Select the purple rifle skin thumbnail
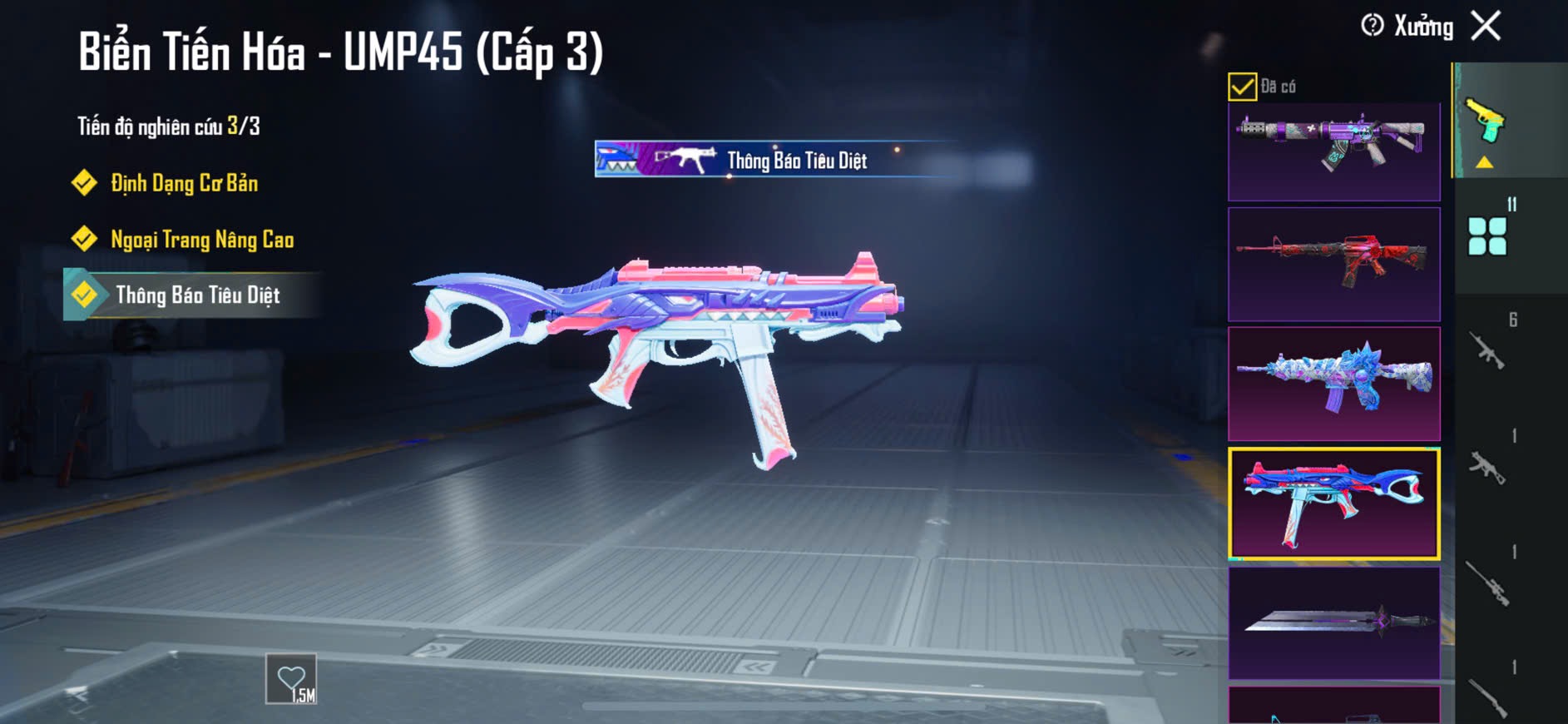Viewport: 1568px width, 724px height. (1333, 150)
